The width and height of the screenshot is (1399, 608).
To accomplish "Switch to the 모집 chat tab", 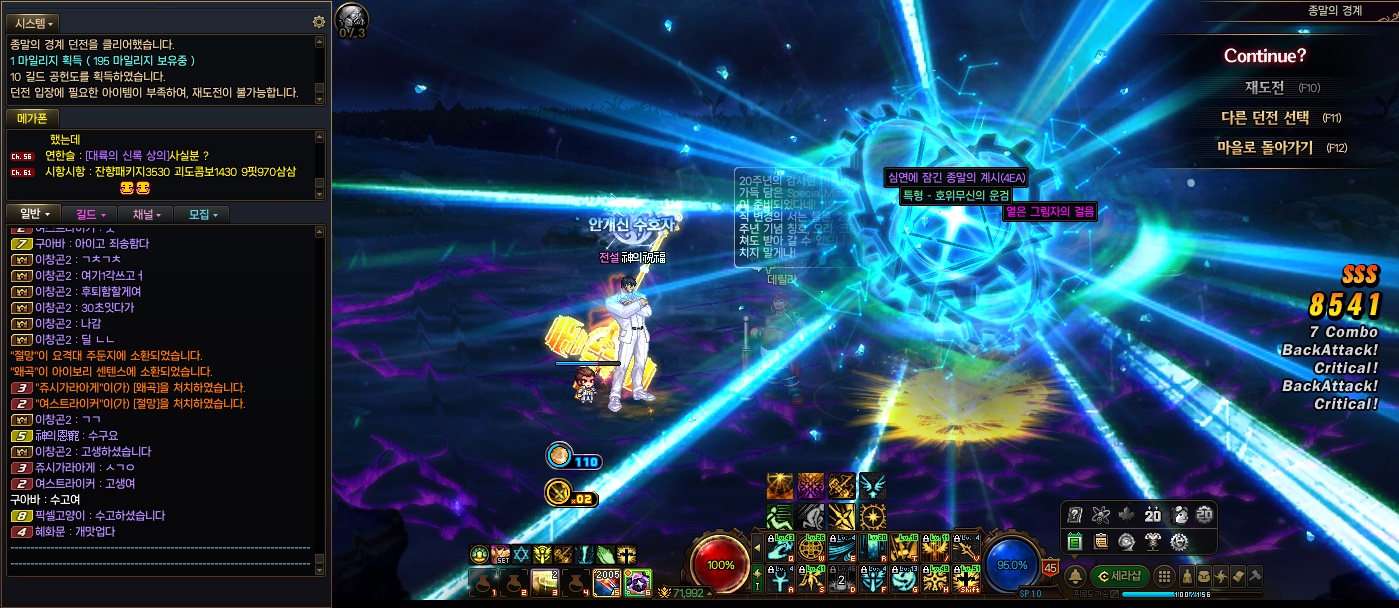I will point(202,214).
